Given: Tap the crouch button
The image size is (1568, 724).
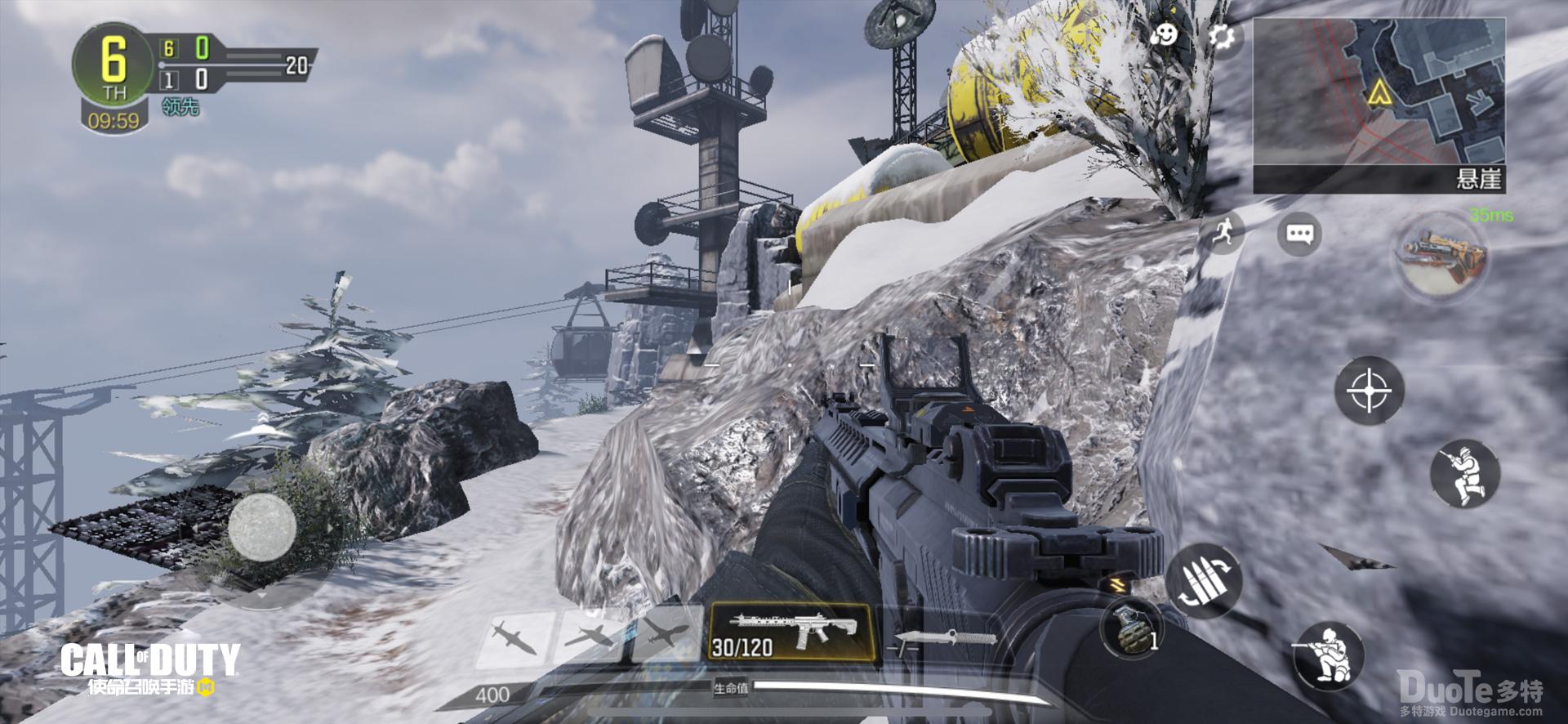Looking at the screenshot, I should click(1328, 655).
